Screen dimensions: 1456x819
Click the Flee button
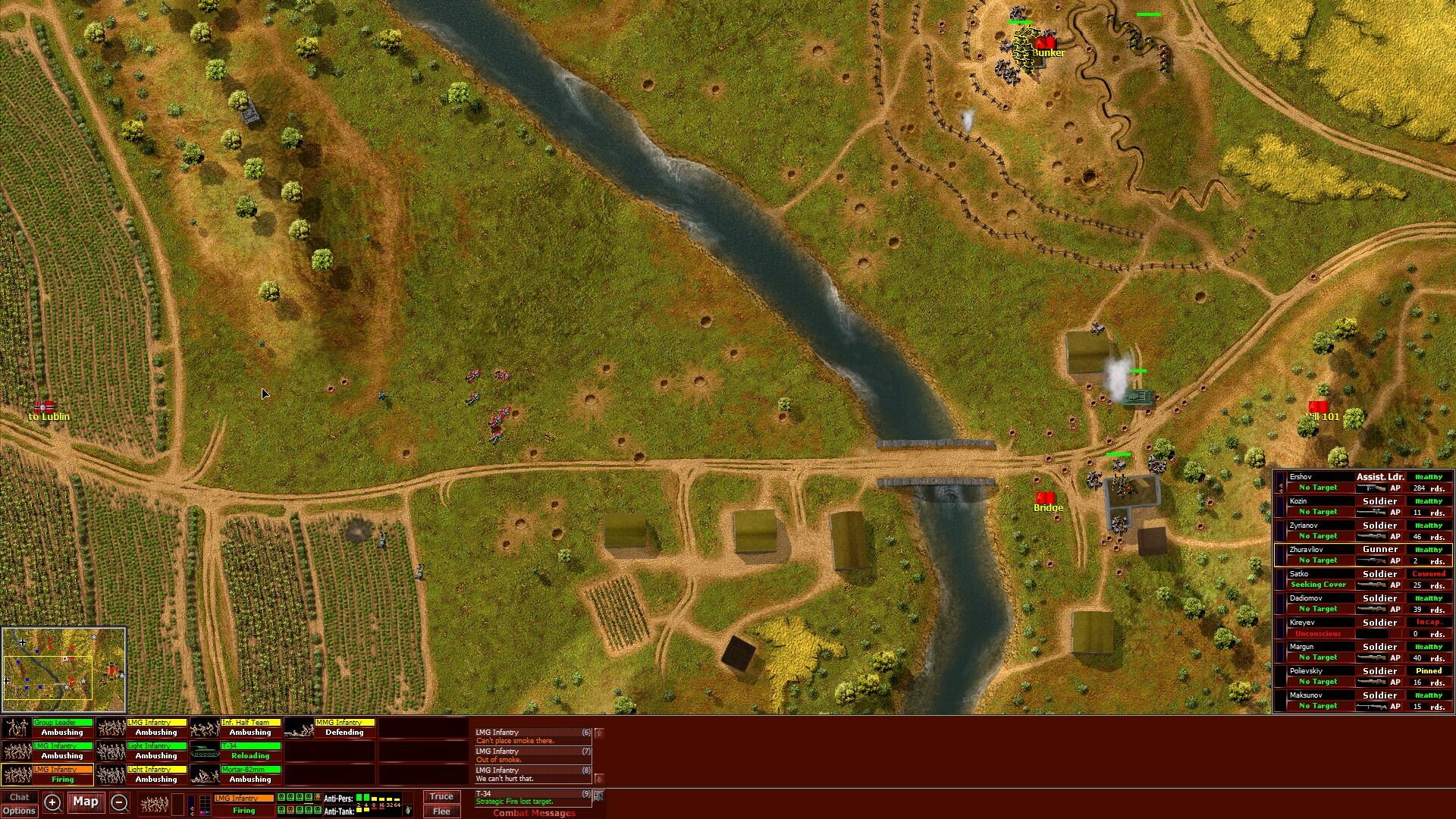(441, 811)
